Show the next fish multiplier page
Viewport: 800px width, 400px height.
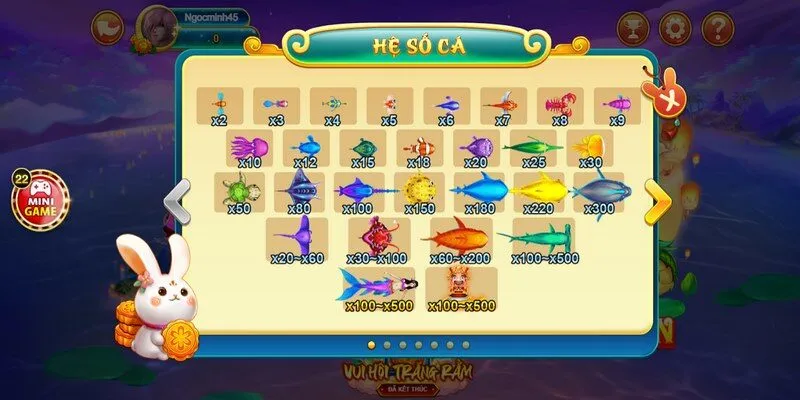pyautogui.click(x=657, y=203)
